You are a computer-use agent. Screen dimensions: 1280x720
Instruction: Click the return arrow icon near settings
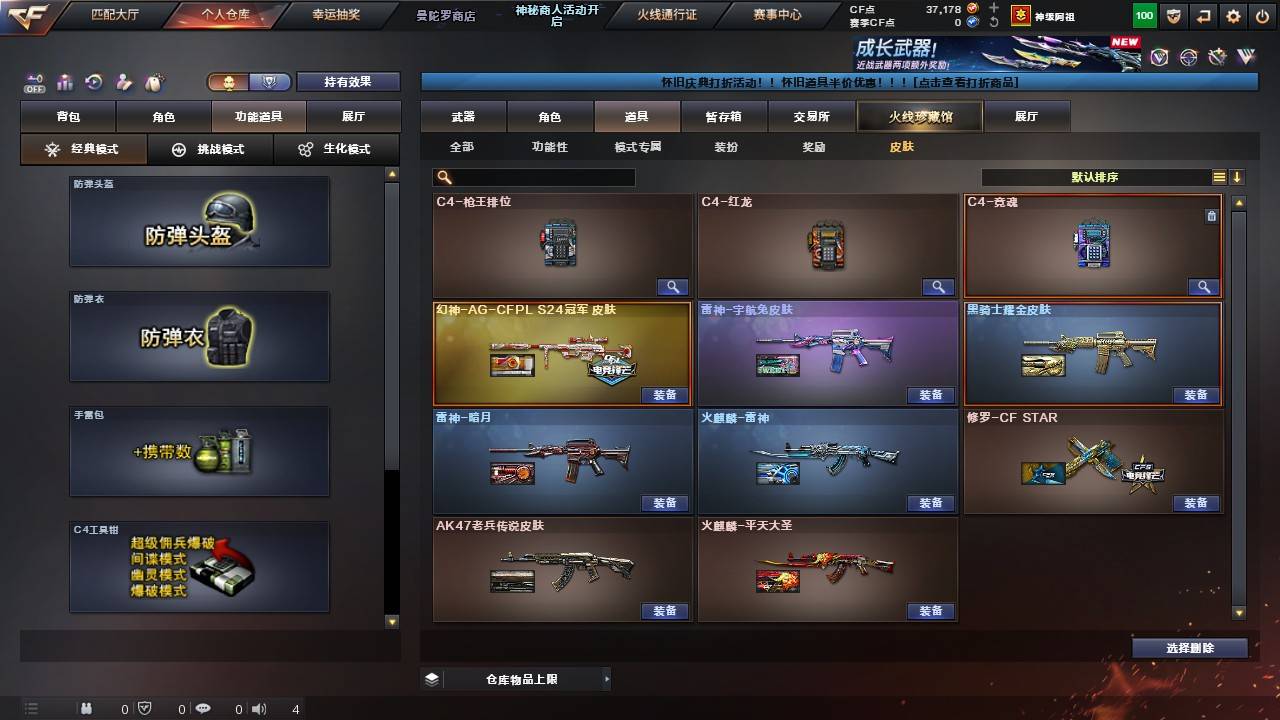(x=1204, y=16)
